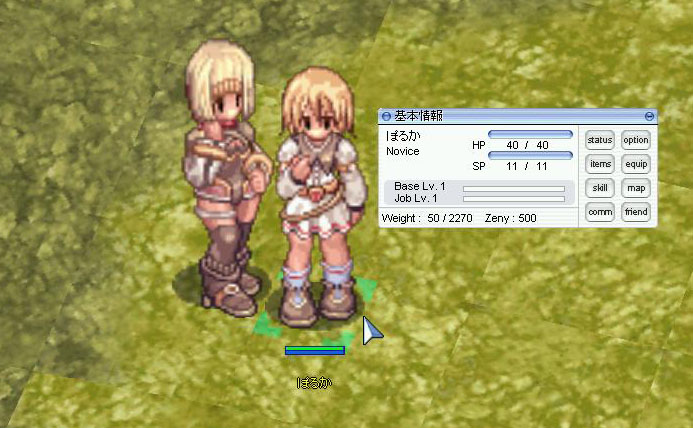Open the status window
Screen dimensions: 693x428
pos(600,140)
